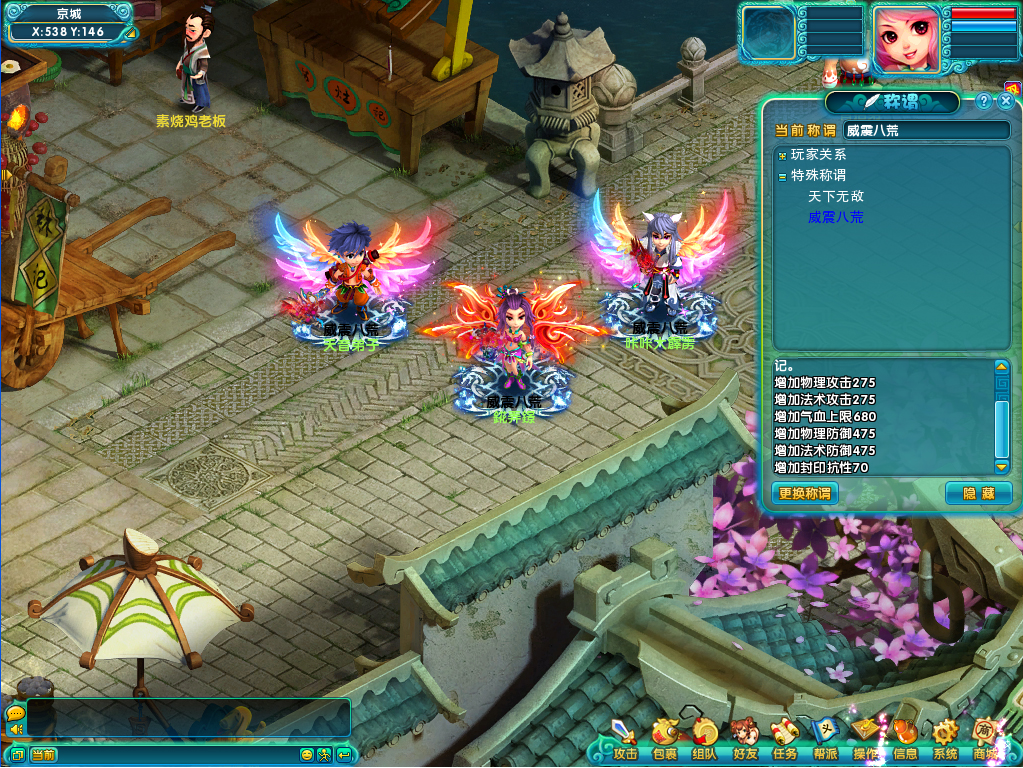This screenshot has height=768, width=1023.
Task: Open the 帮派 guild panel
Action: tap(825, 740)
